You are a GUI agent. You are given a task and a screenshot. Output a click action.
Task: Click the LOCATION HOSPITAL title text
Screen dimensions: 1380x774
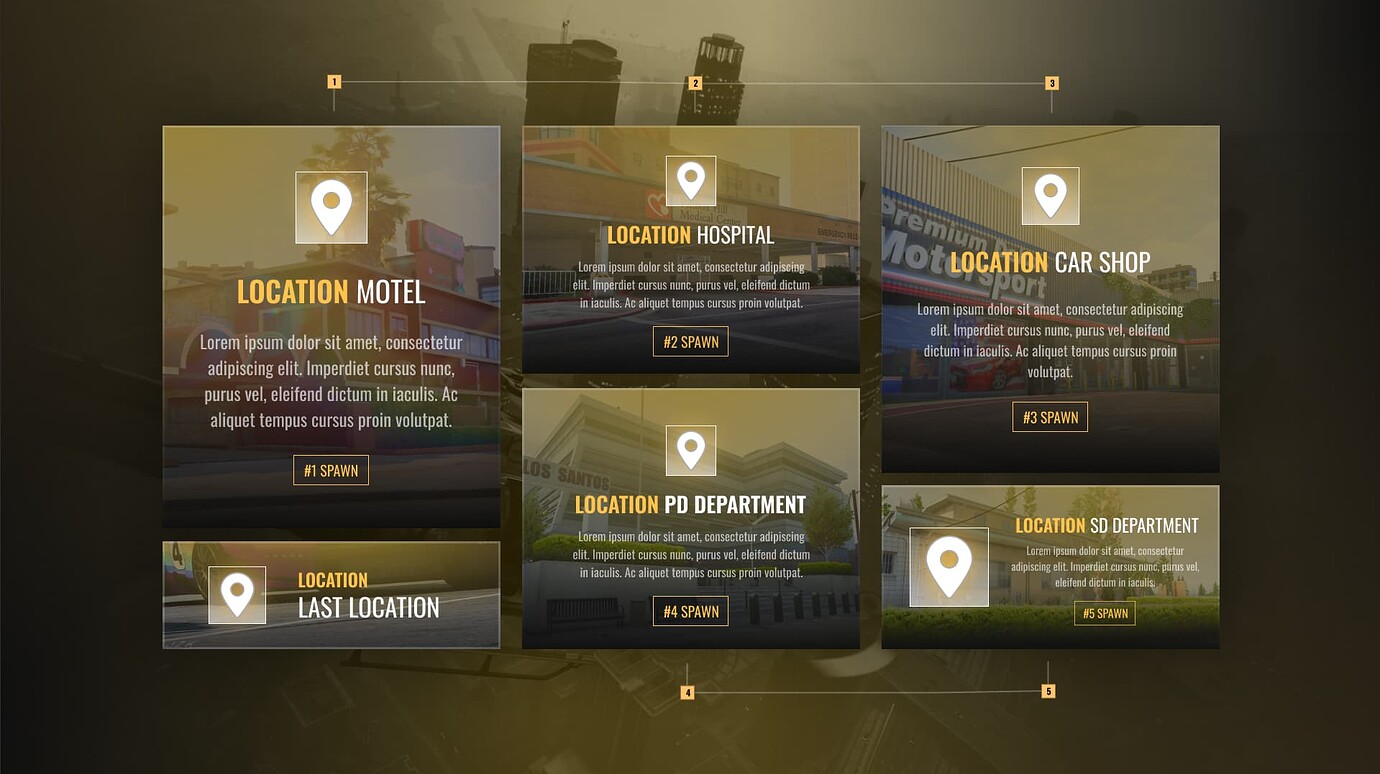pyautogui.click(x=691, y=235)
